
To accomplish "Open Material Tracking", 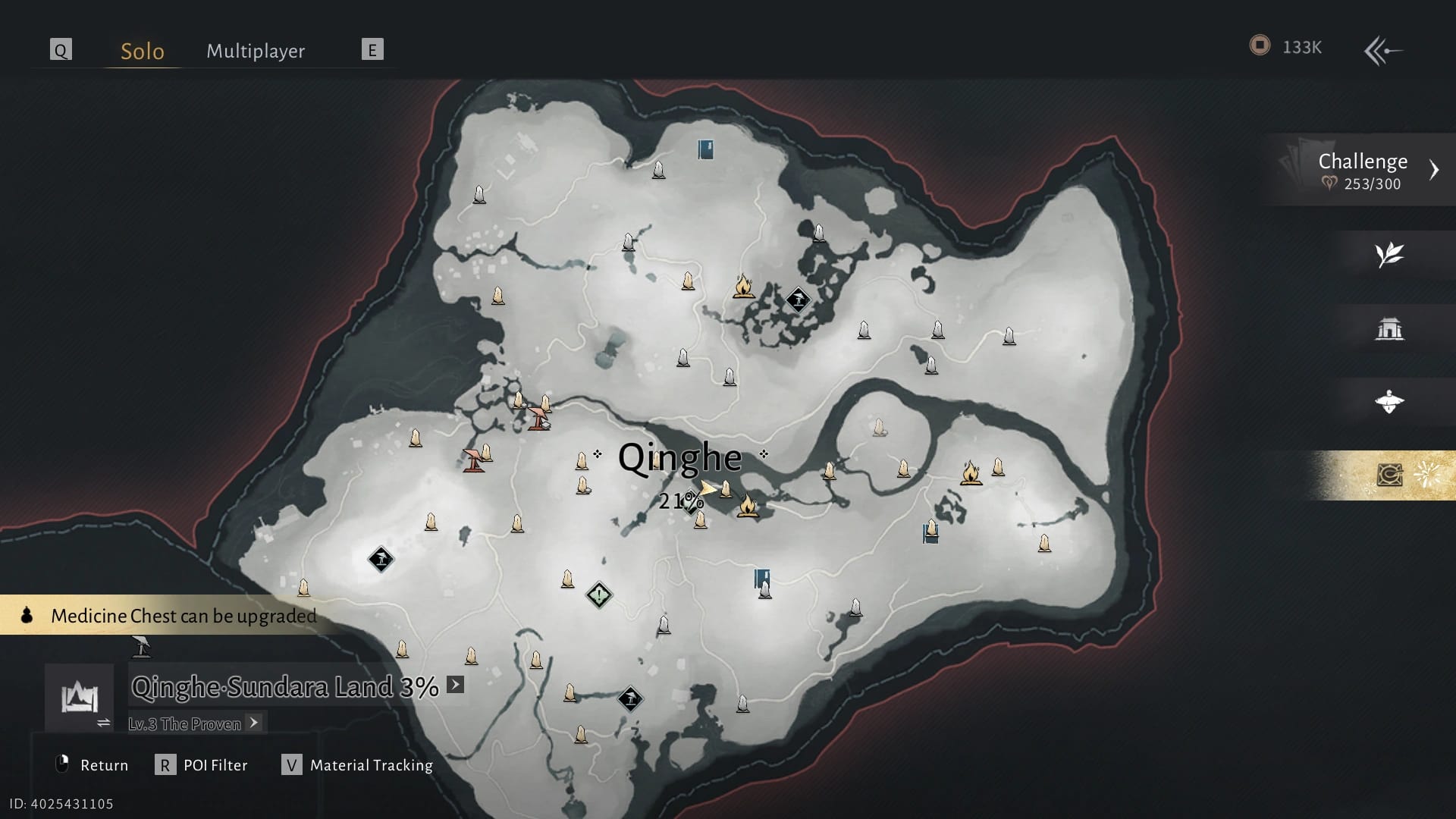I will [x=358, y=765].
